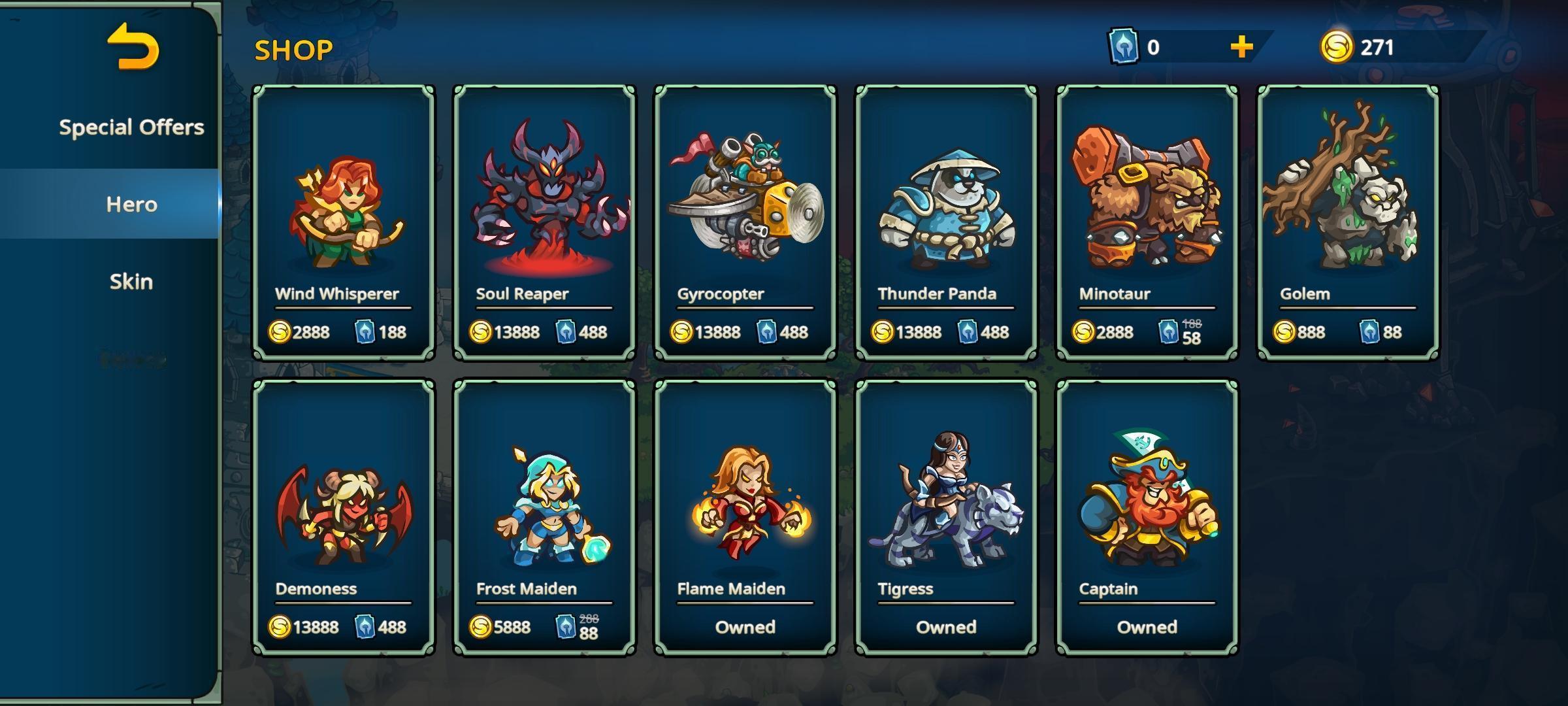Select the Soul Reaper hero card
Image resolution: width=1568 pixels, height=706 pixels.
(x=544, y=222)
